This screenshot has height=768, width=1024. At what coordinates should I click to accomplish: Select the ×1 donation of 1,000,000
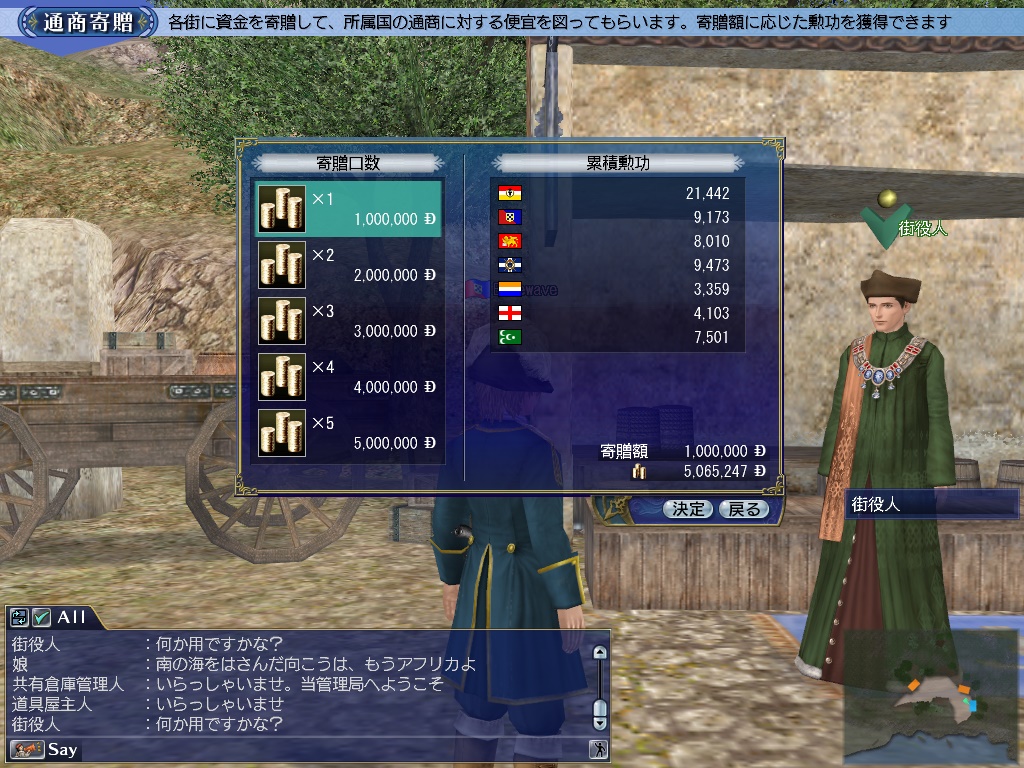click(x=349, y=208)
